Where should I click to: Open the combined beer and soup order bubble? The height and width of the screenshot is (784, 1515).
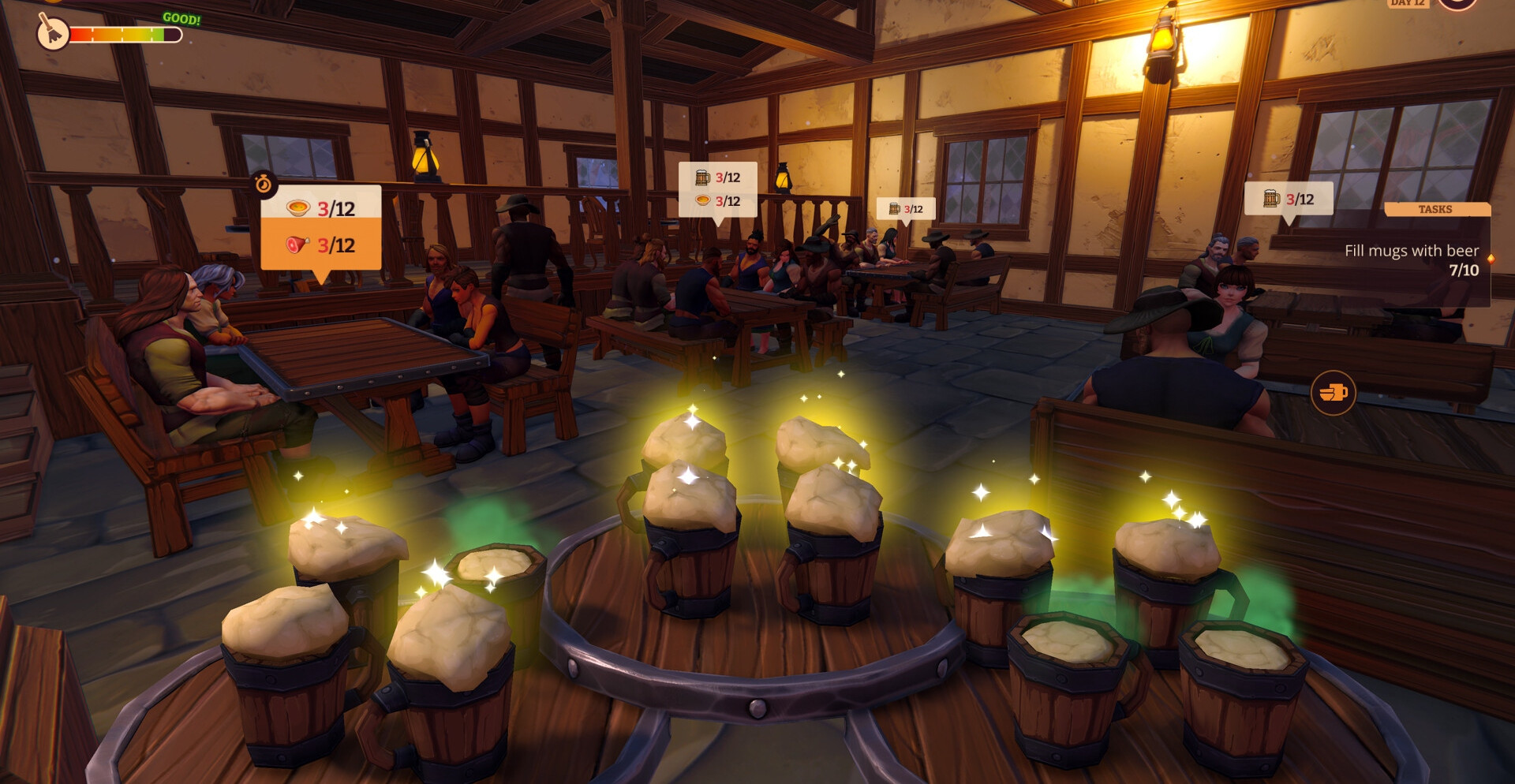click(717, 189)
